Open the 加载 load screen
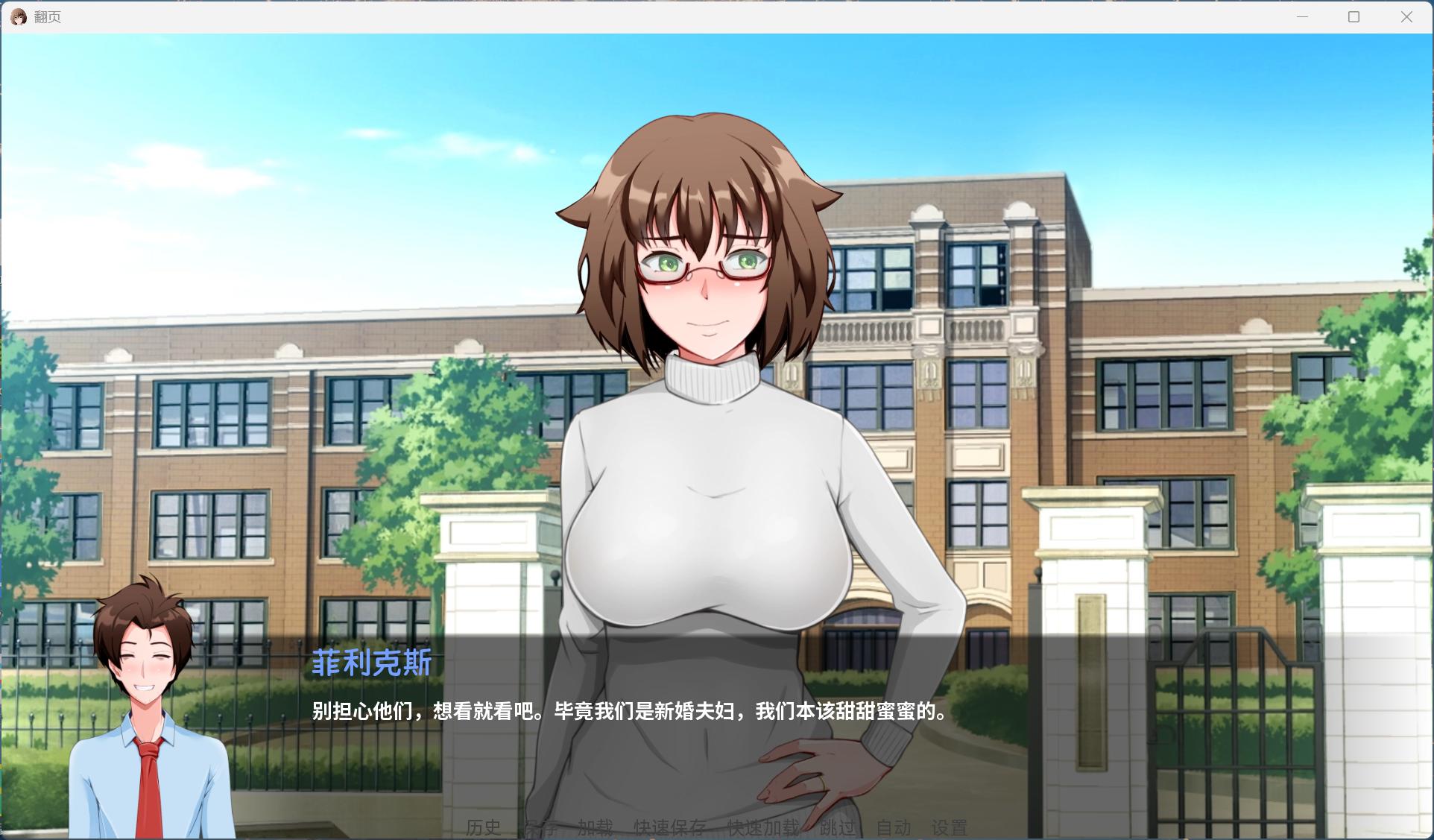Image resolution: width=1434 pixels, height=840 pixels. [x=595, y=827]
